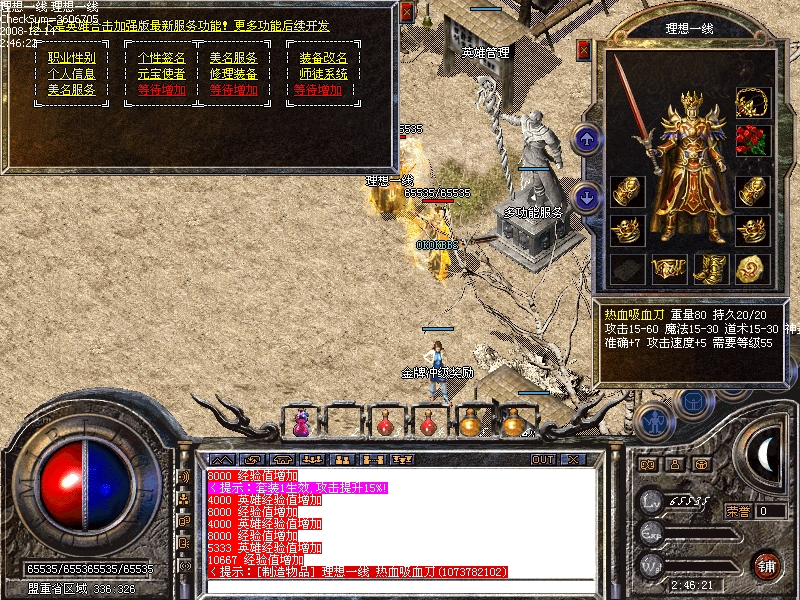
Task: Choose the 装备改名 option
Action: pyautogui.click(x=323, y=58)
